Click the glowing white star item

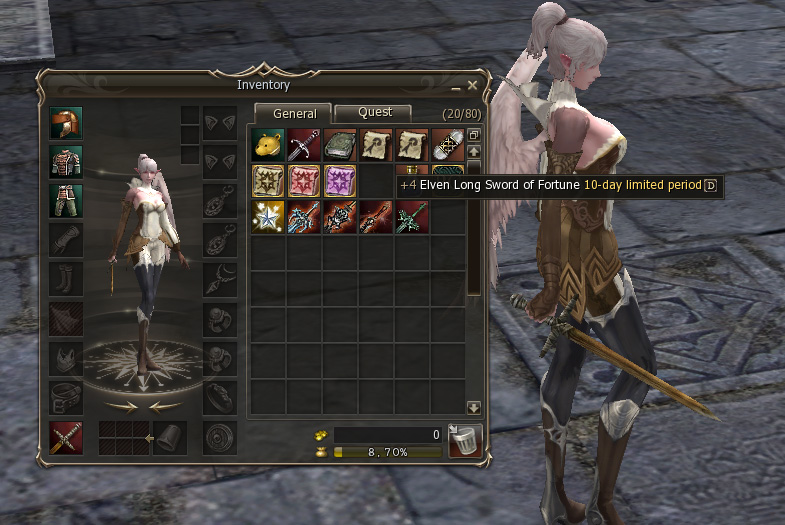pos(267,218)
